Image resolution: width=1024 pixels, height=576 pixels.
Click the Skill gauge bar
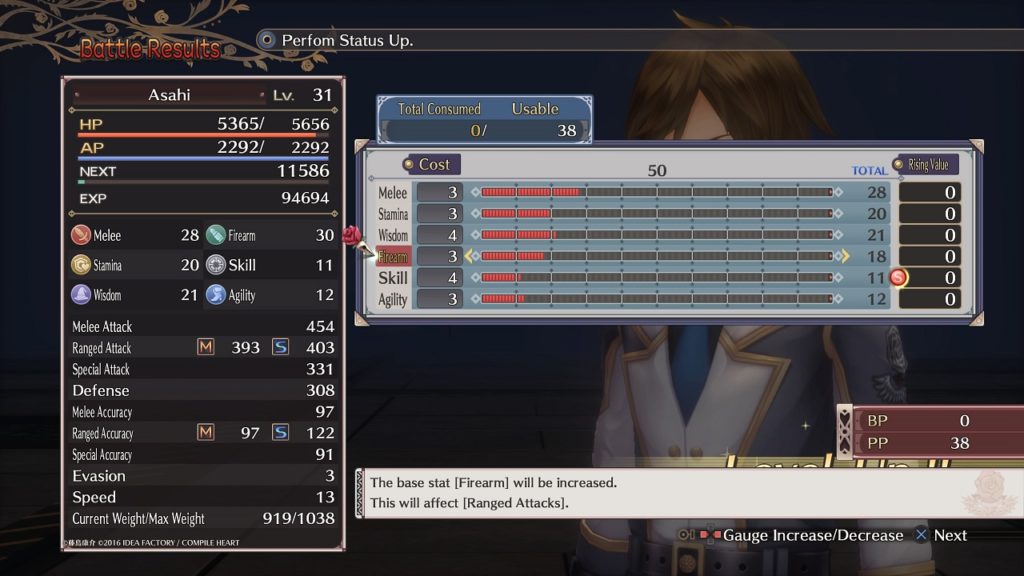656,278
